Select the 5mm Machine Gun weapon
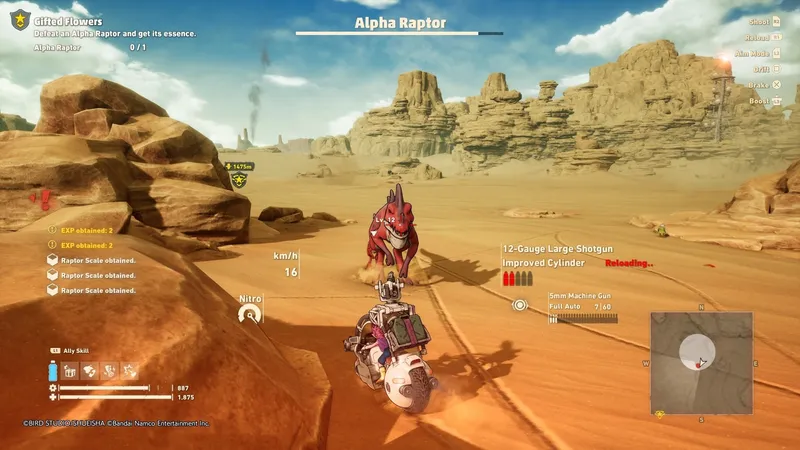Image resolution: width=800 pixels, height=450 pixels. click(580, 297)
